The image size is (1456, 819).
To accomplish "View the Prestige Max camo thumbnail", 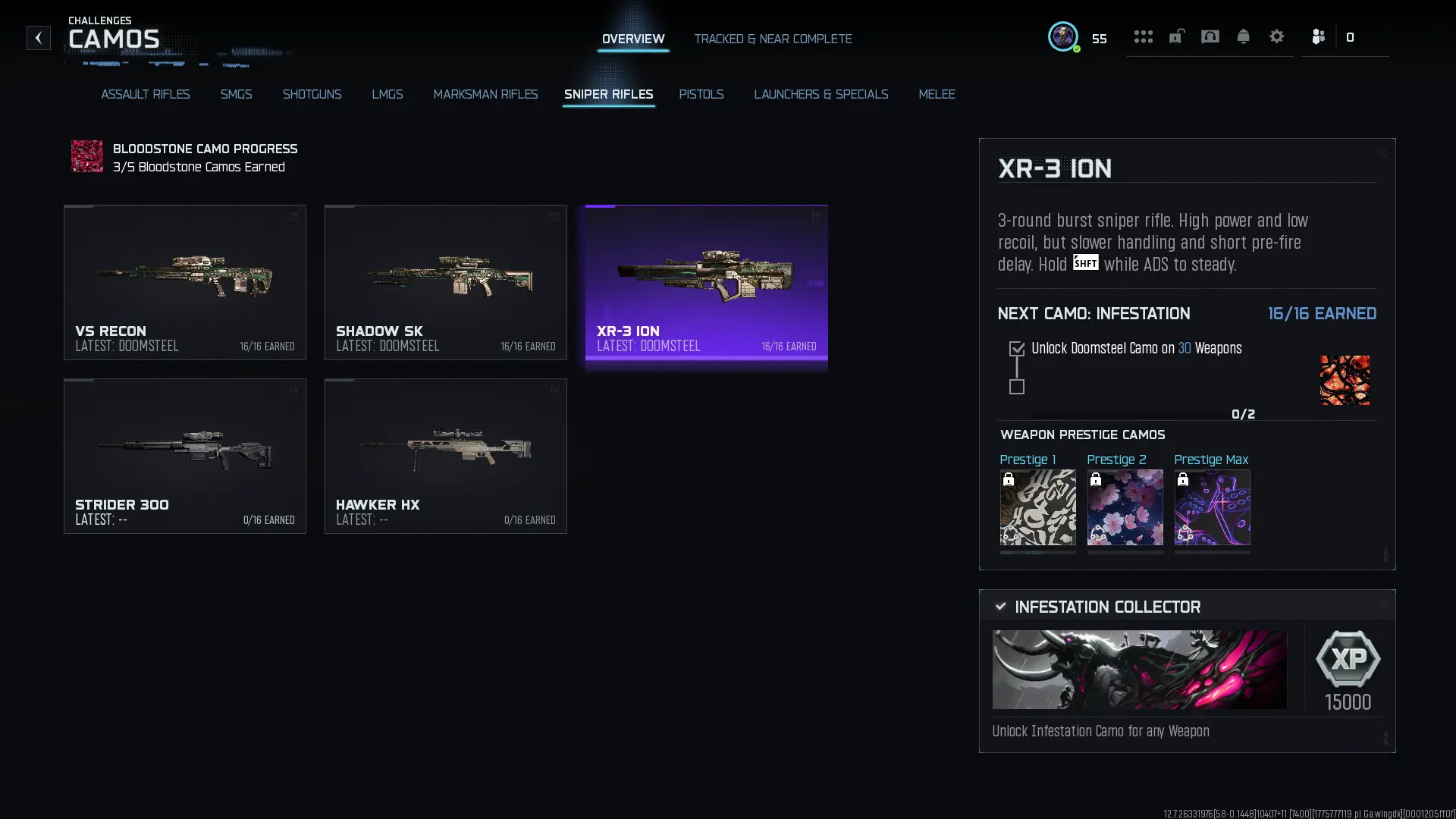I will pyautogui.click(x=1212, y=507).
